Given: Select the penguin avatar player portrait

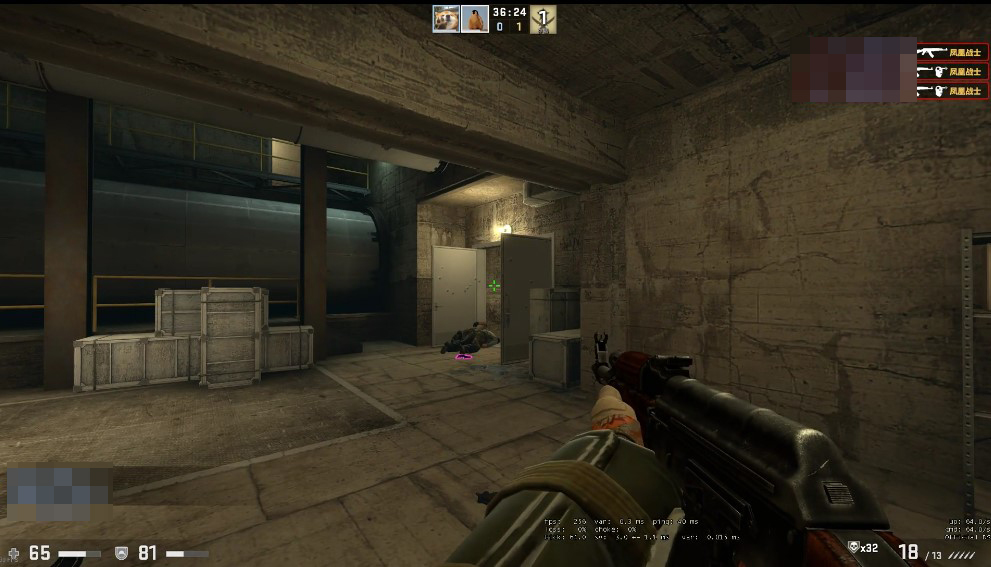Looking at the screenshot, I should 474,19.
